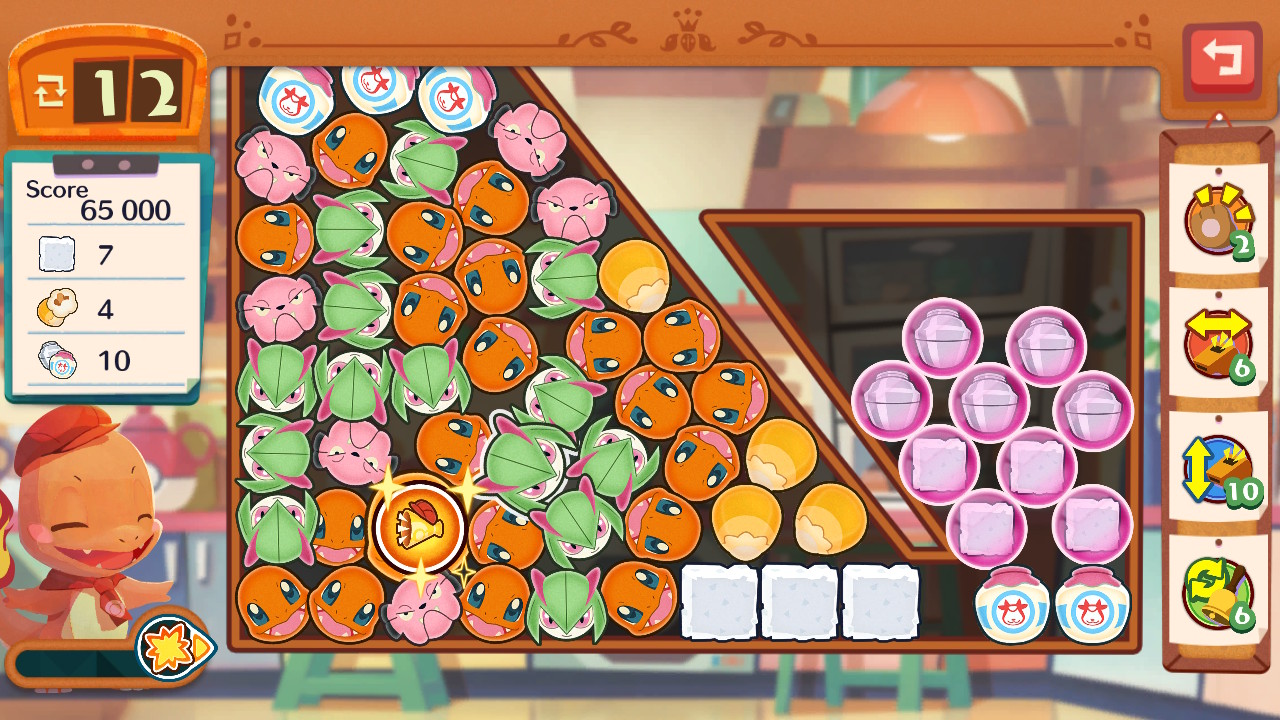Viewport: 1280px width, 720px height.
Task: Click the red return arrow button
Action: click(1221, 60)
